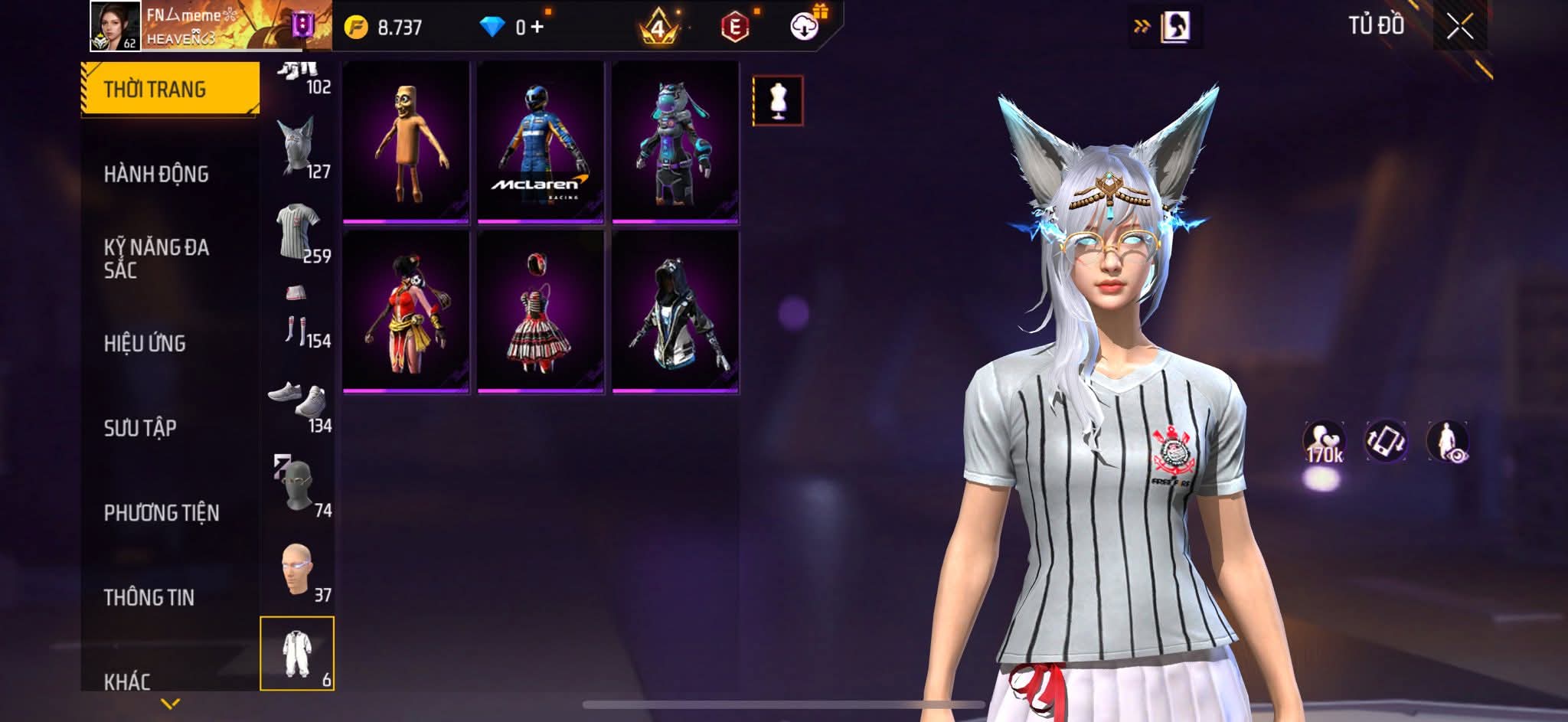Choose the black hooded jacket outfit
Viewport: 1568px width, 722px height.
[675, 312]
